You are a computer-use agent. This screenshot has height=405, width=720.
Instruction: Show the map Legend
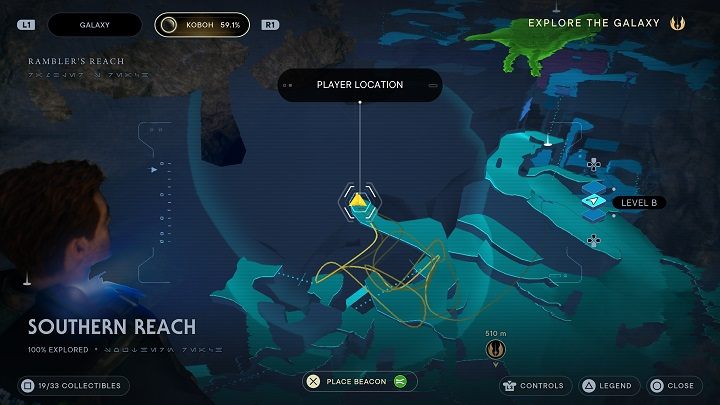606,385
